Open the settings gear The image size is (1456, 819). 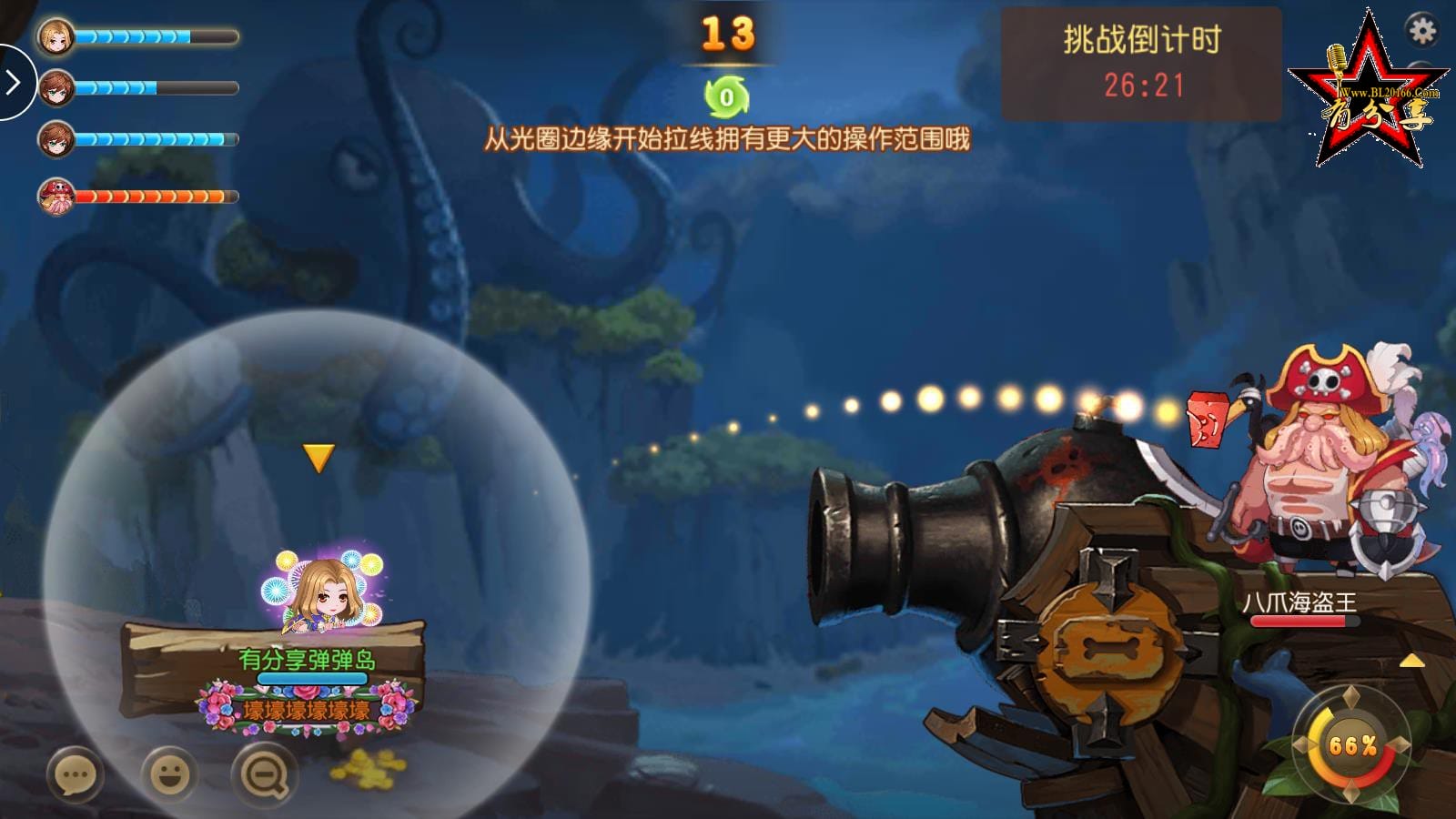click(x=1421, y=29)
